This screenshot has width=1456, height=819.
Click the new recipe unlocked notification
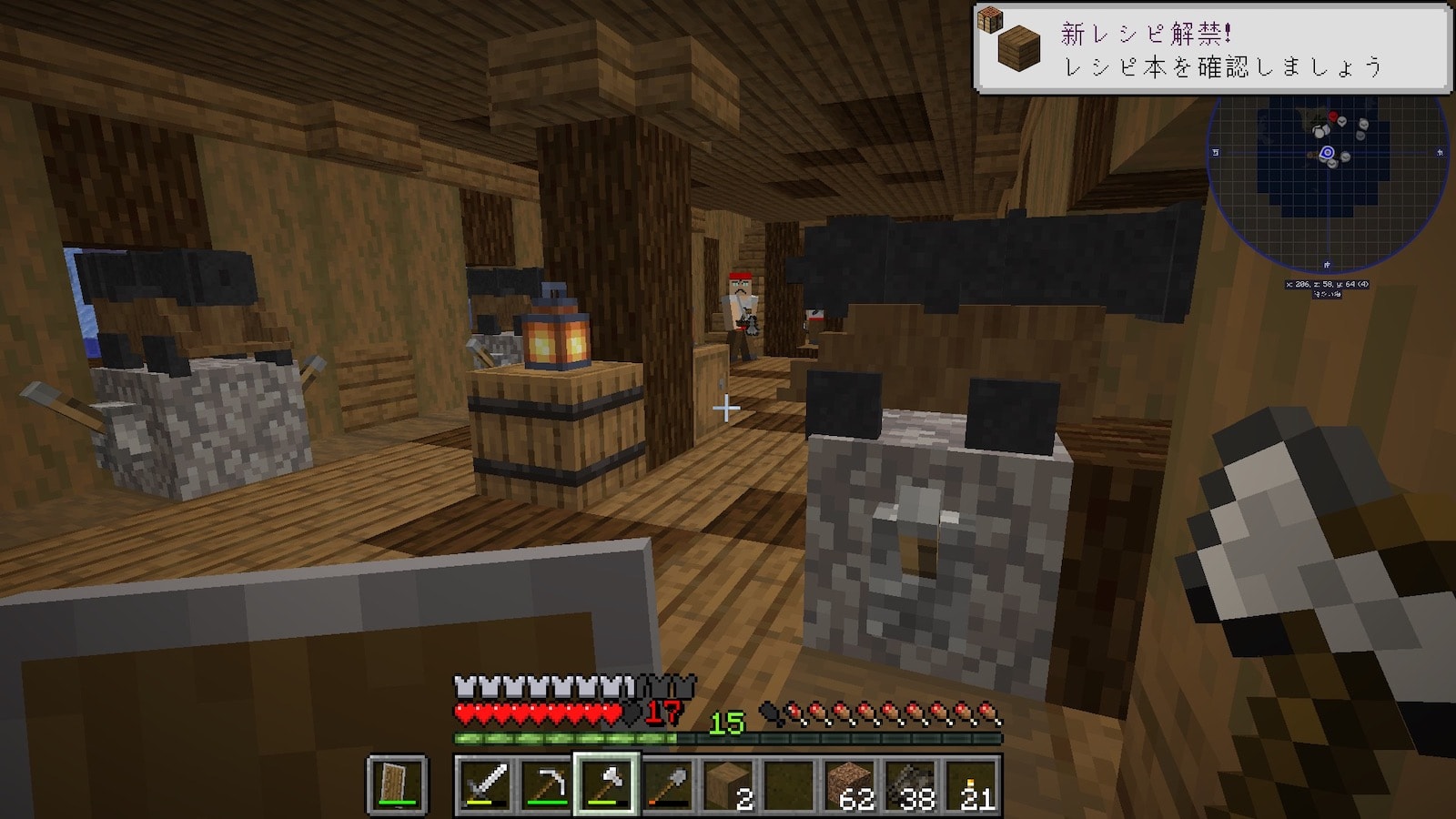(1211, 48)
